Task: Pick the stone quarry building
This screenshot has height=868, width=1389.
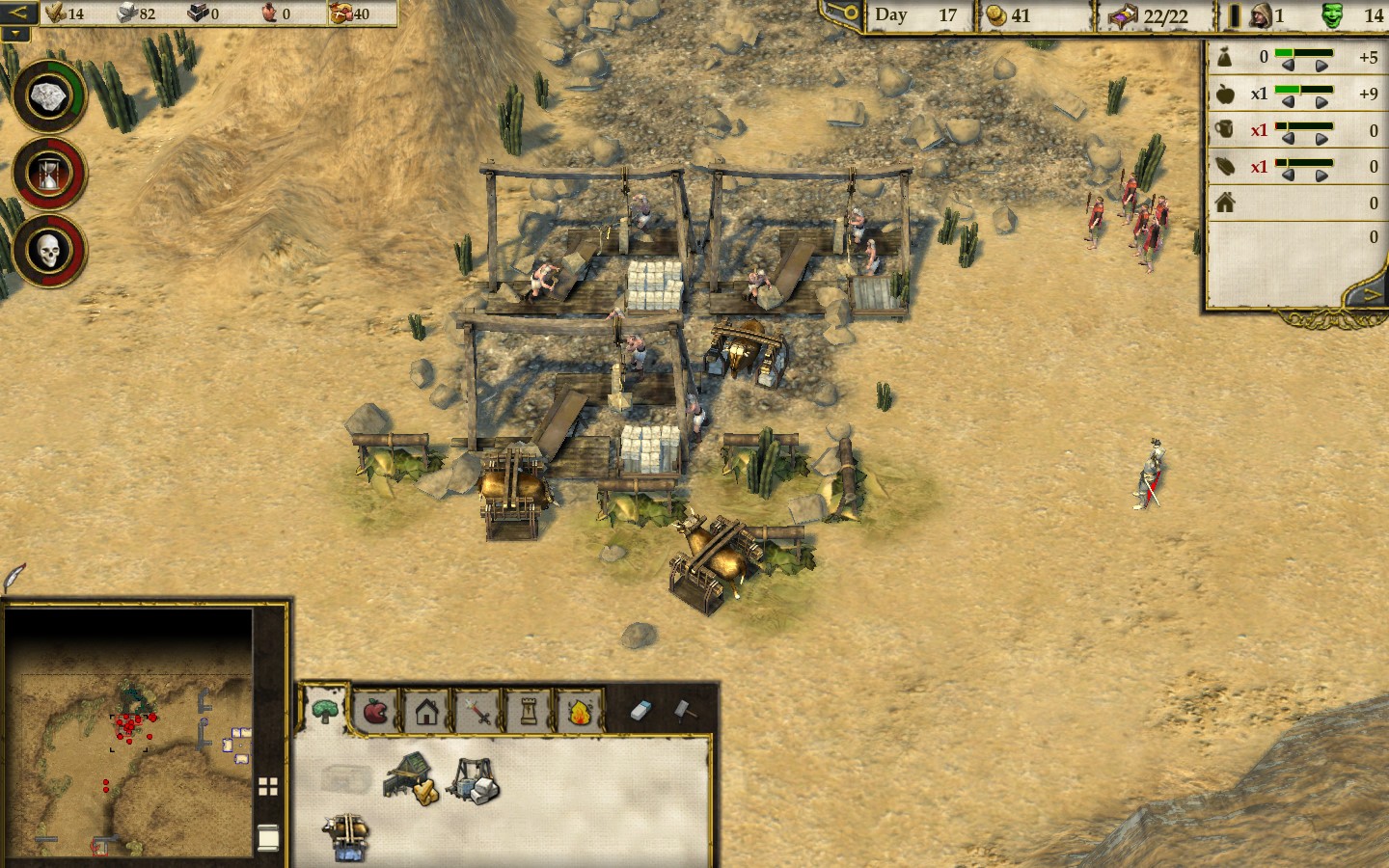Action: tap(474, 779)
